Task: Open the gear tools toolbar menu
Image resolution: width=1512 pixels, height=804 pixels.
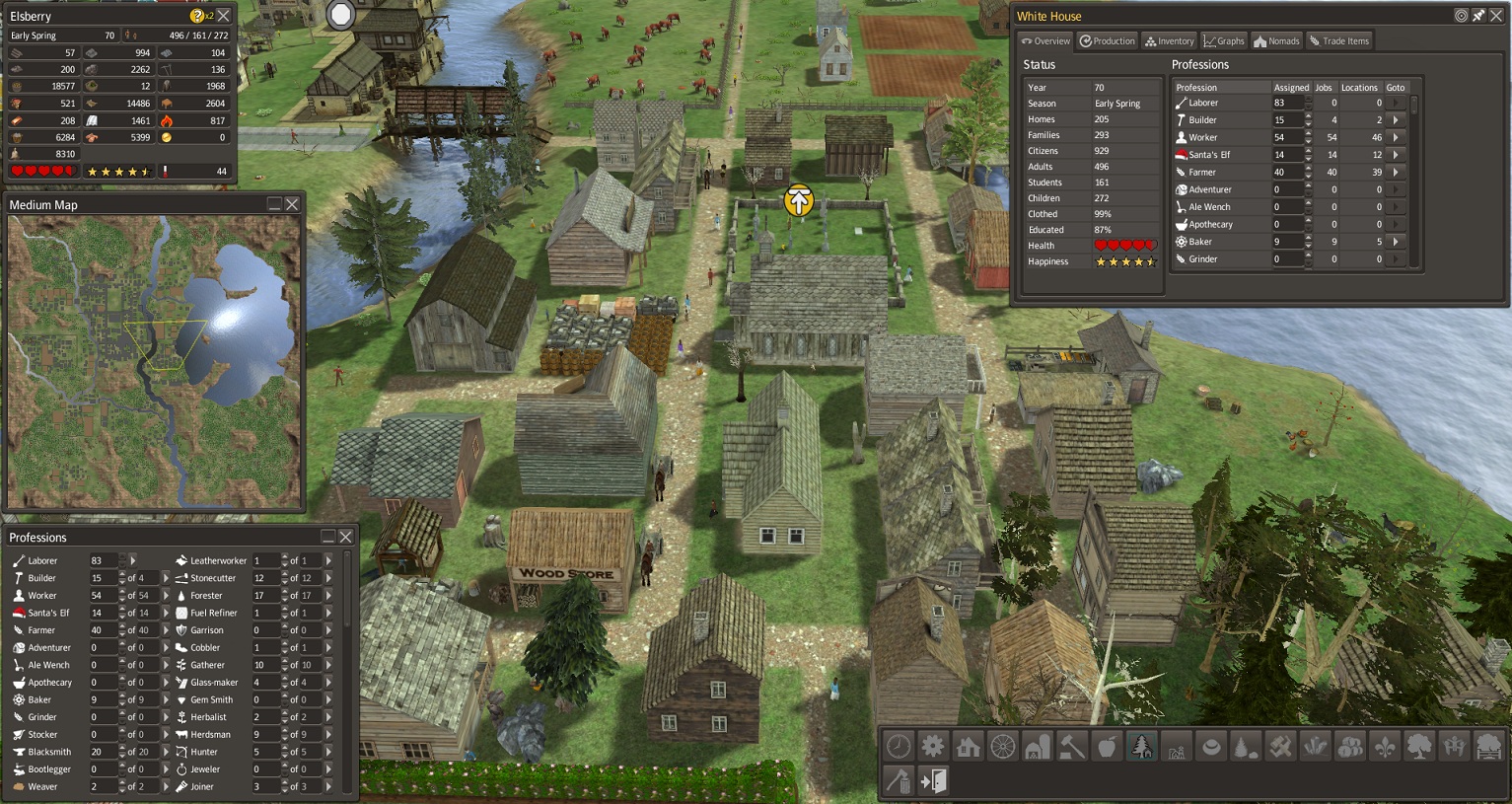Action: (933, 747)
